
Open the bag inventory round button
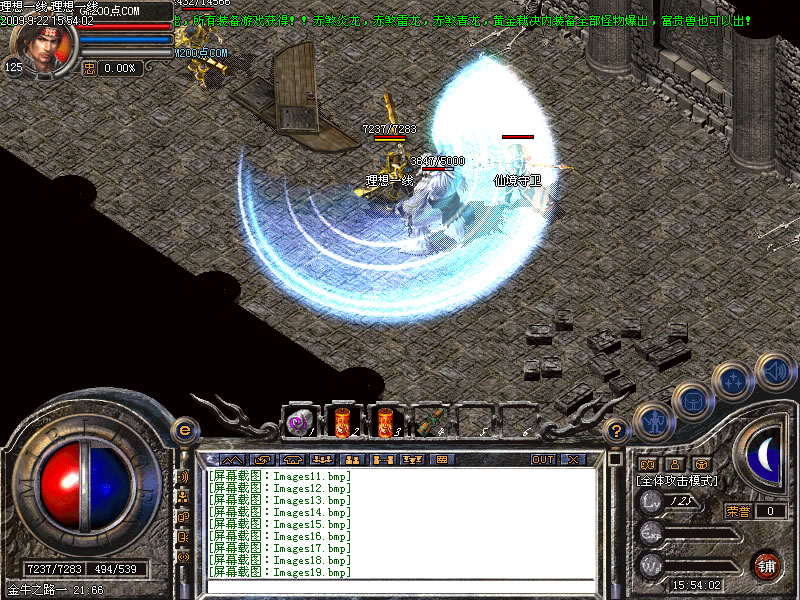pyautogui.click(x=692, y=400)
